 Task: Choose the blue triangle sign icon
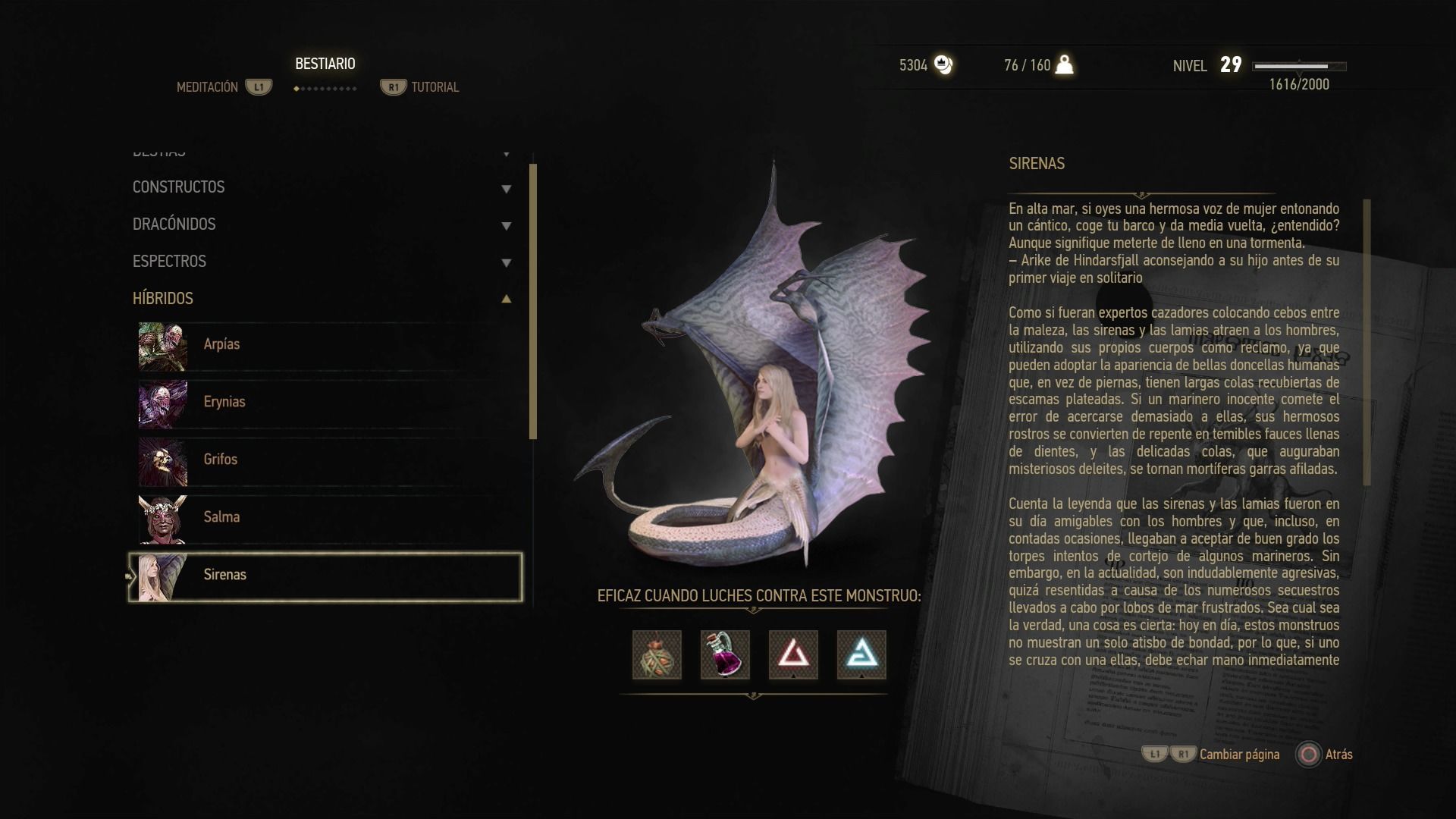pyautogui.click(x=861, y=654)
